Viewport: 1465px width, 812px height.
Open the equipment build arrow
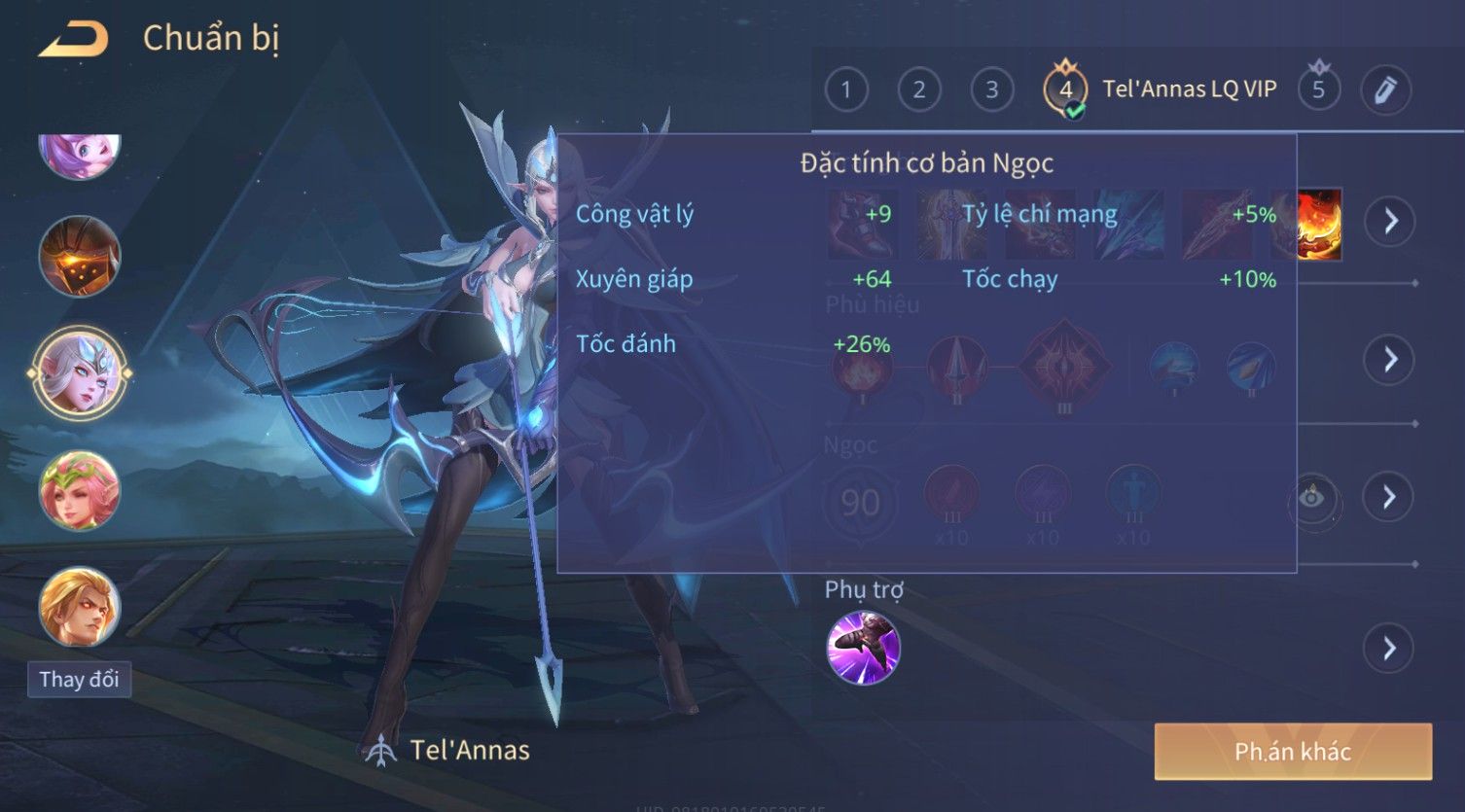[1389, 222]
